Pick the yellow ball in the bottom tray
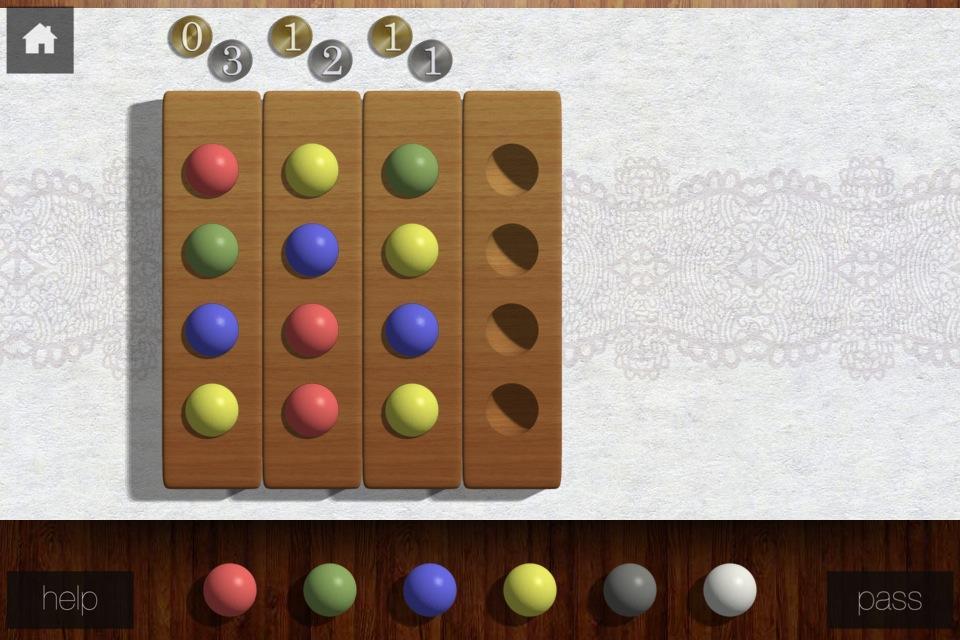Screen dimensions: 960x640 pos(530,590)
